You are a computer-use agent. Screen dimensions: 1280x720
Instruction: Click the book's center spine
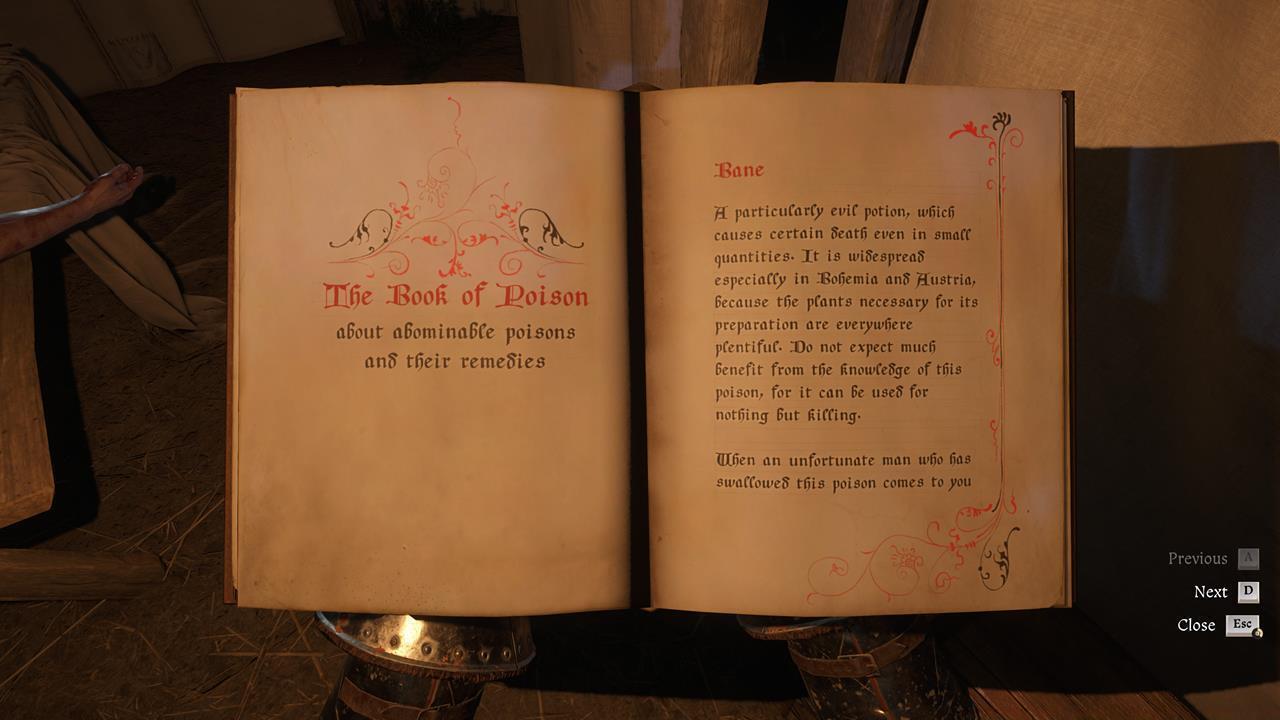pos(640,350)
